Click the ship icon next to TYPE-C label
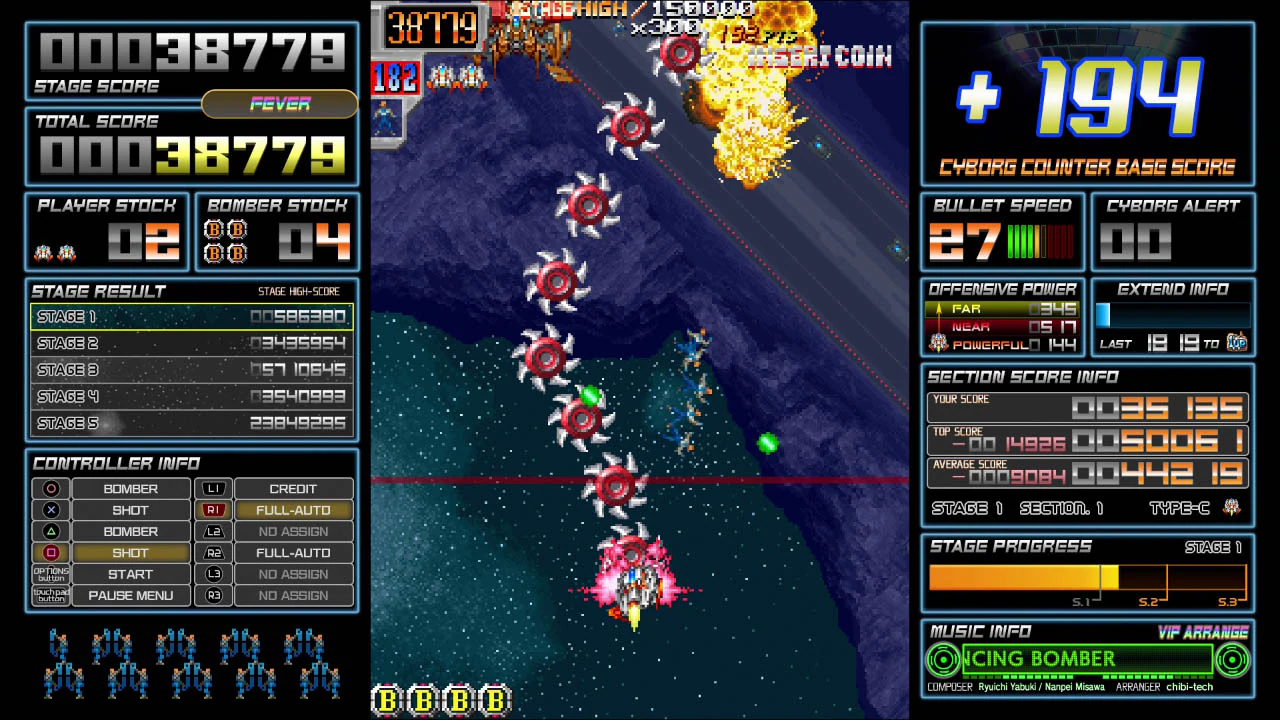The image size is (1280, 720). 1233,508
